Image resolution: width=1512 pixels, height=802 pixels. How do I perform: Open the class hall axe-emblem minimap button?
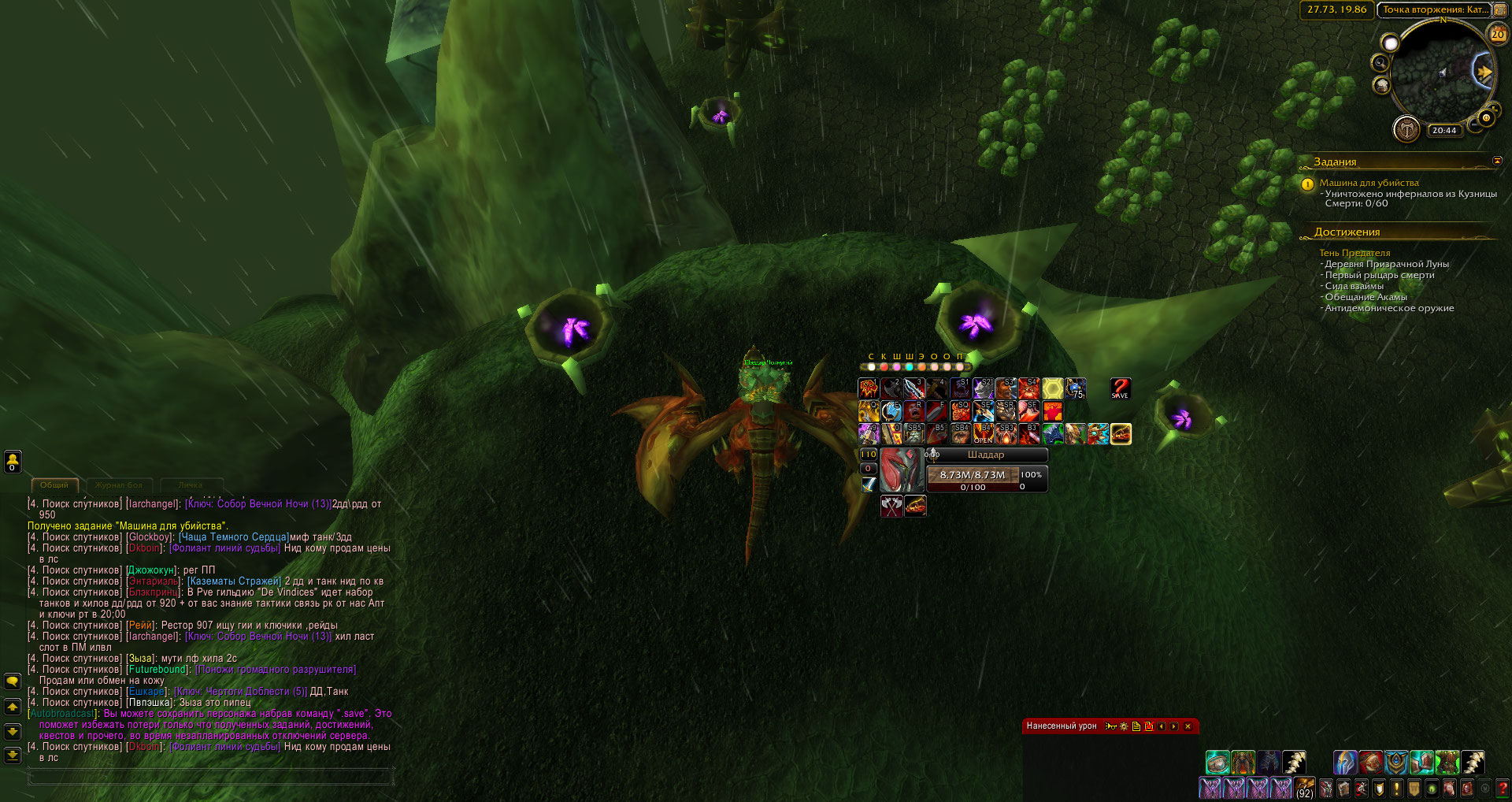1406,128
